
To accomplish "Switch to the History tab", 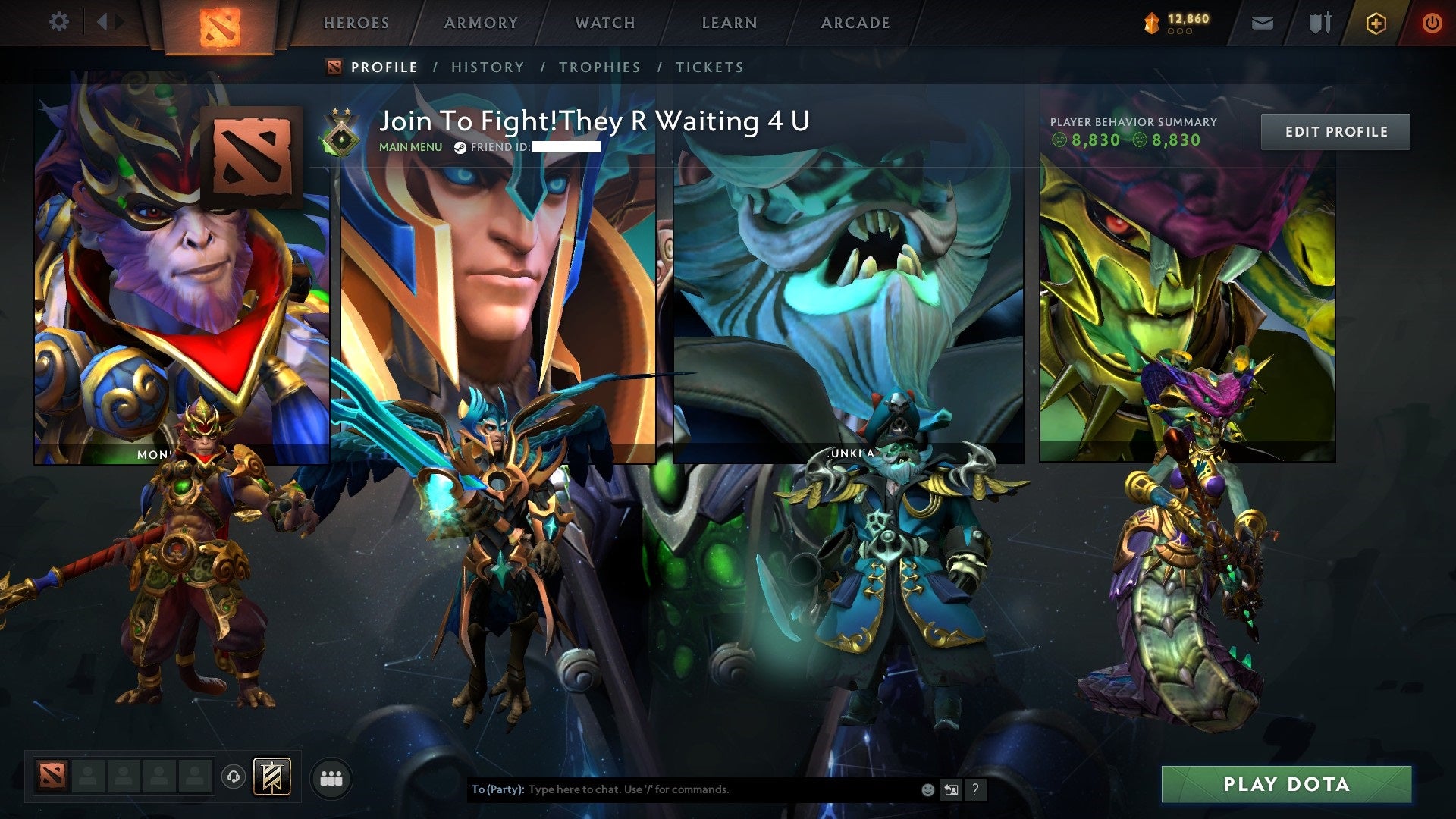I will tap(488, 67).
